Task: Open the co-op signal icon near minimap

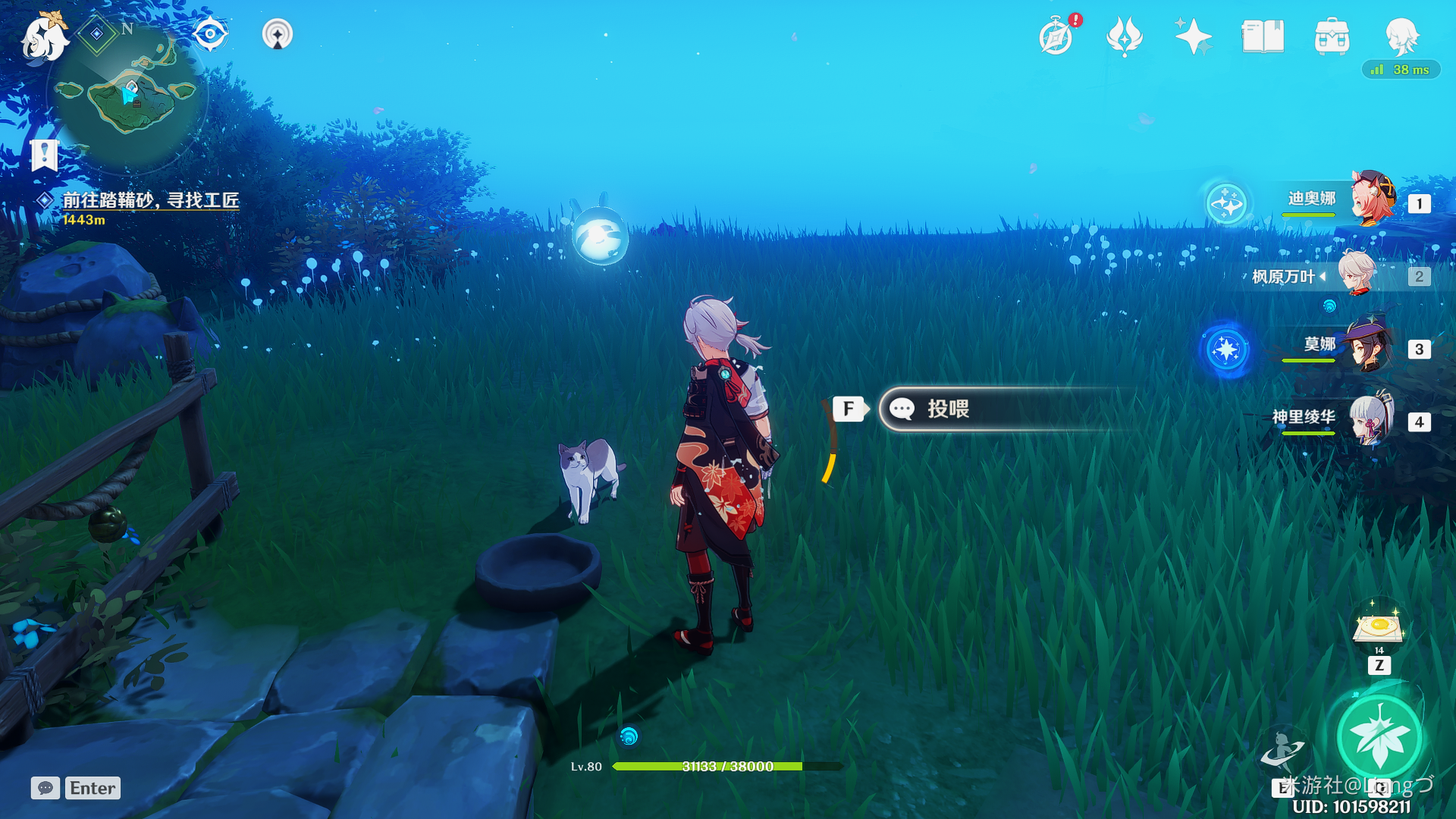Action: pyautogui.click(x=278, y=34)
